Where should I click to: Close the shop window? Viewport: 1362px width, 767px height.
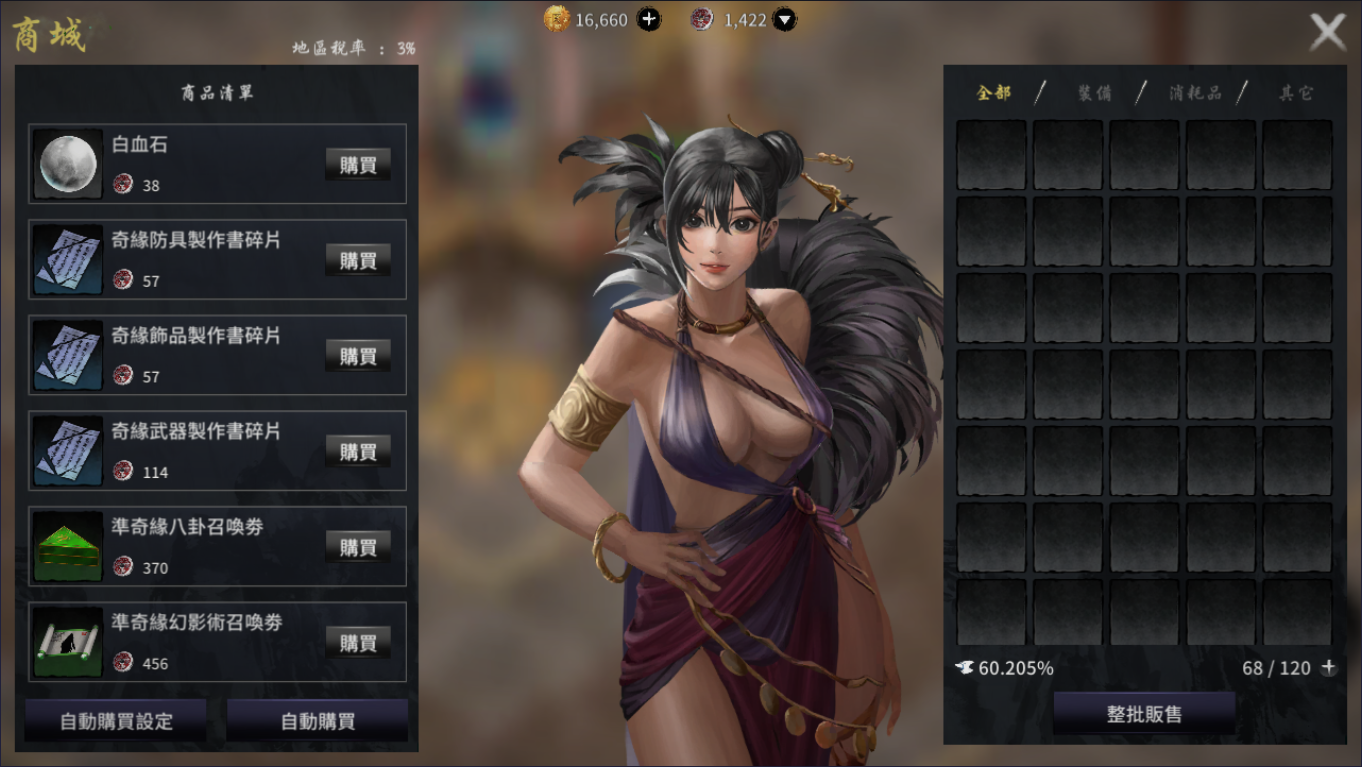[x=1328, y=33]
